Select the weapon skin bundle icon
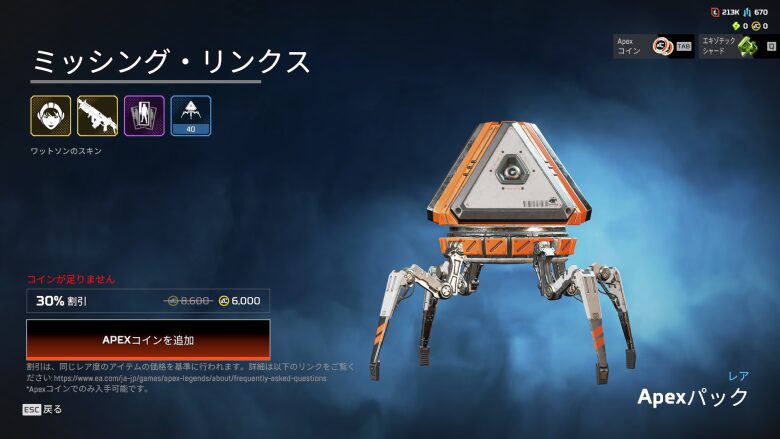The height and width of the screenshot is (439, 780). tap(97, 116)
